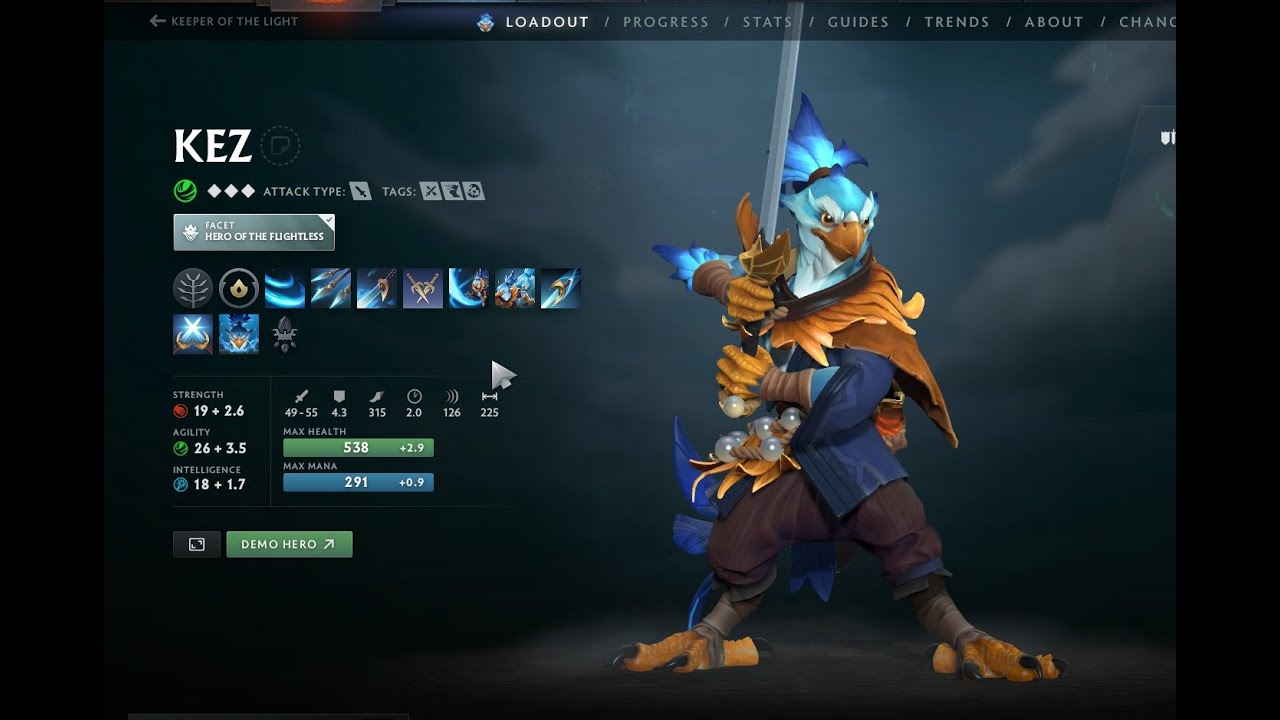The image size is (1280, 720).
Task: Switch to the Trends tab
Action: click(x=956, y=22)
